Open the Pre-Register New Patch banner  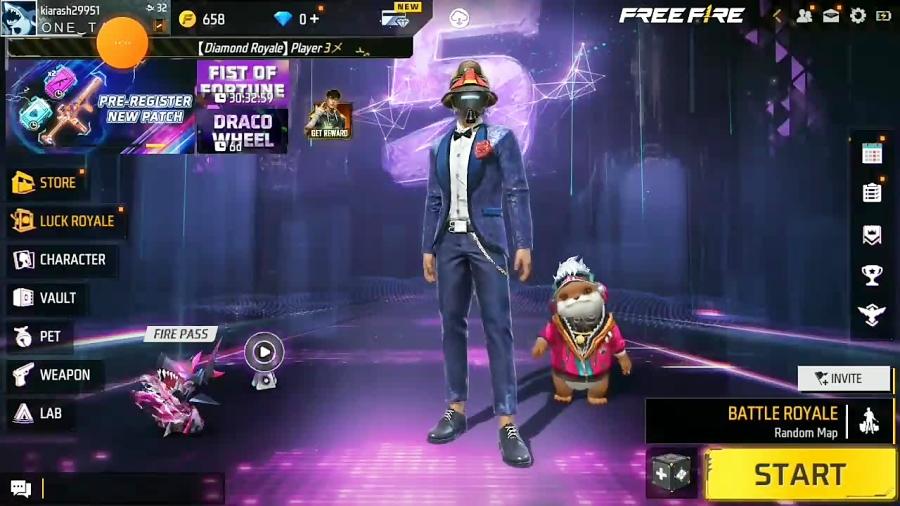(100, 108)
